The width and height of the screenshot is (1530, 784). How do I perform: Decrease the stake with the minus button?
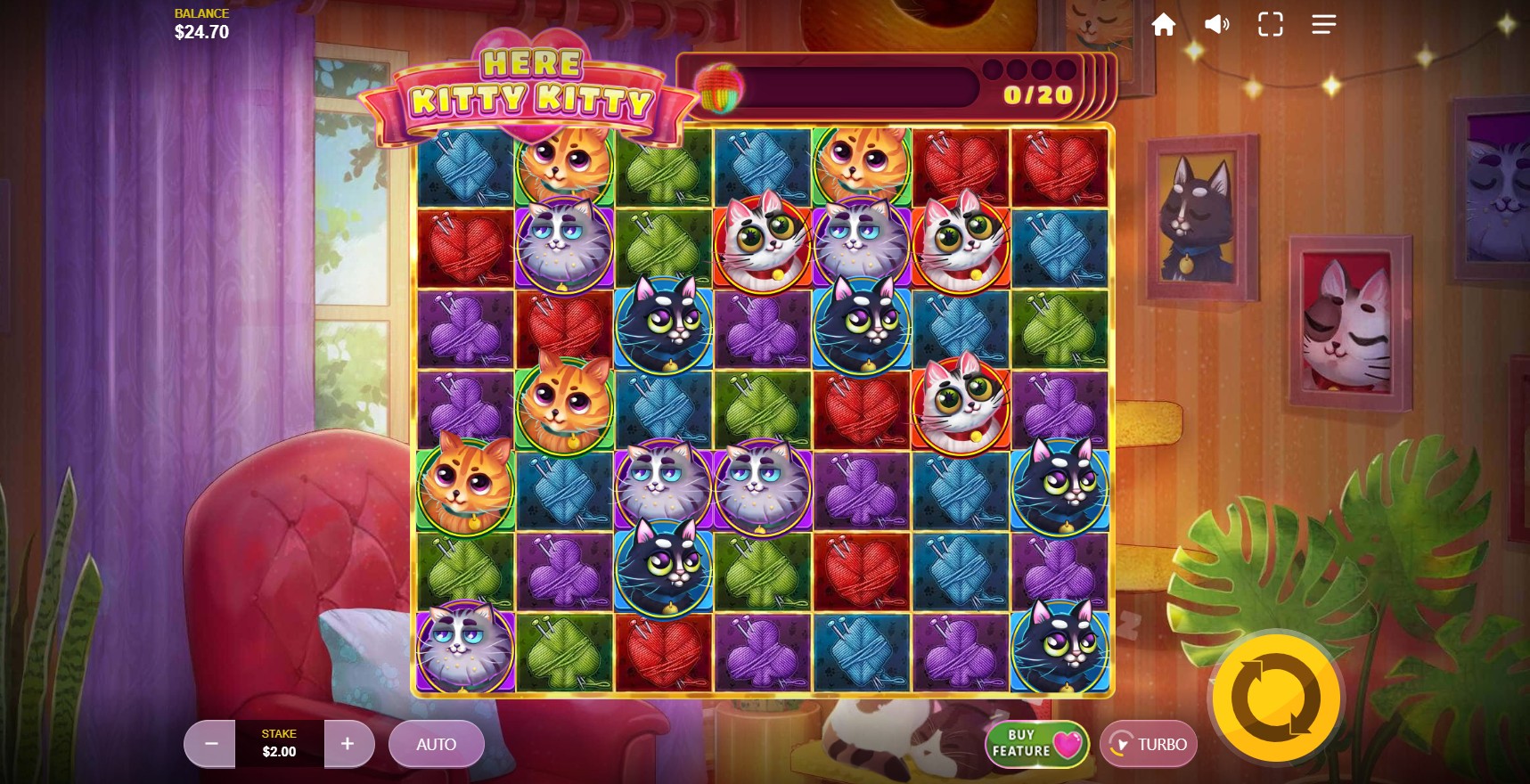coord(209,744)
